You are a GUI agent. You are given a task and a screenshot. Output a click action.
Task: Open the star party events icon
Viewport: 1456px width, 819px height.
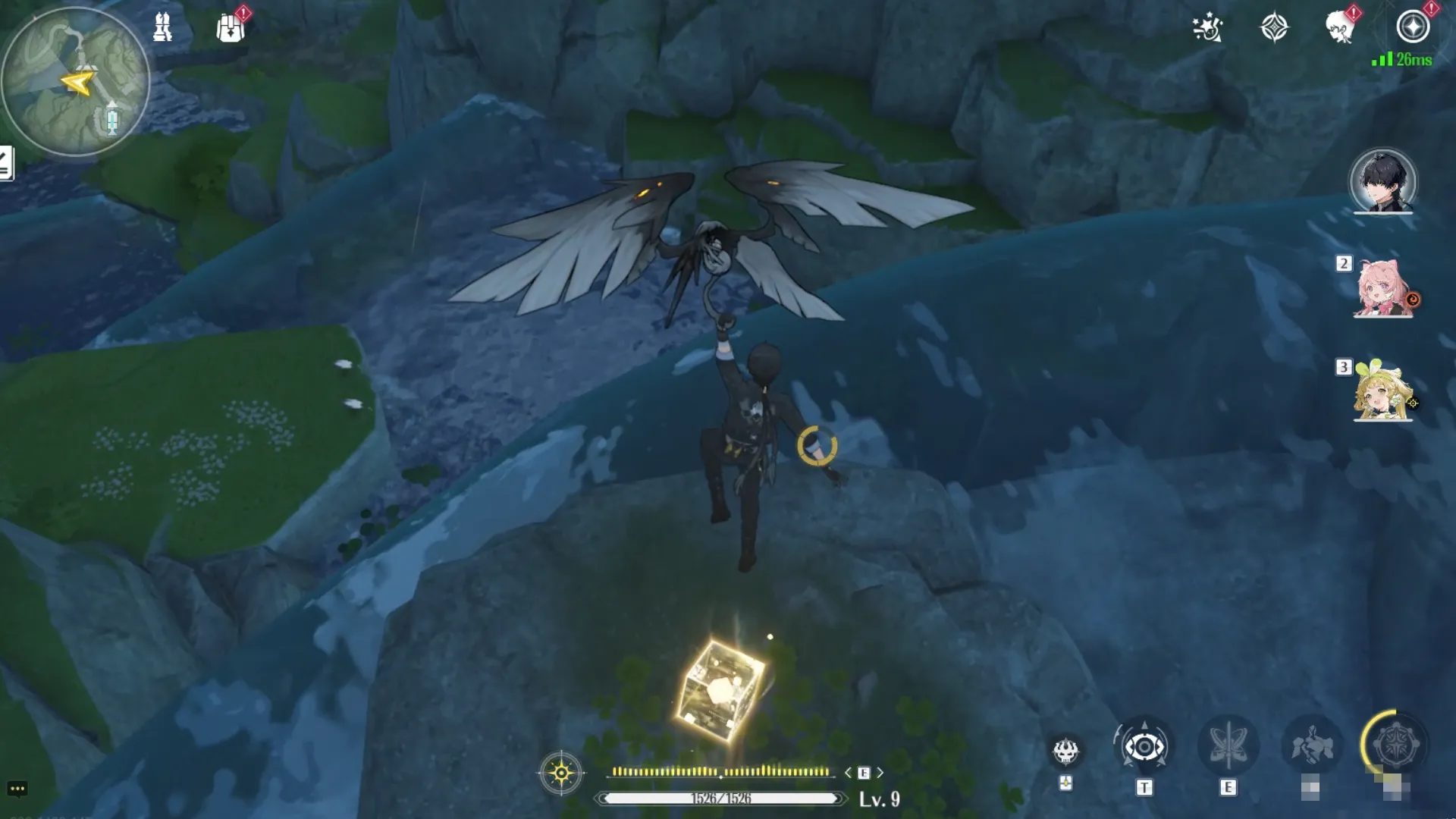click(1207, 28)
